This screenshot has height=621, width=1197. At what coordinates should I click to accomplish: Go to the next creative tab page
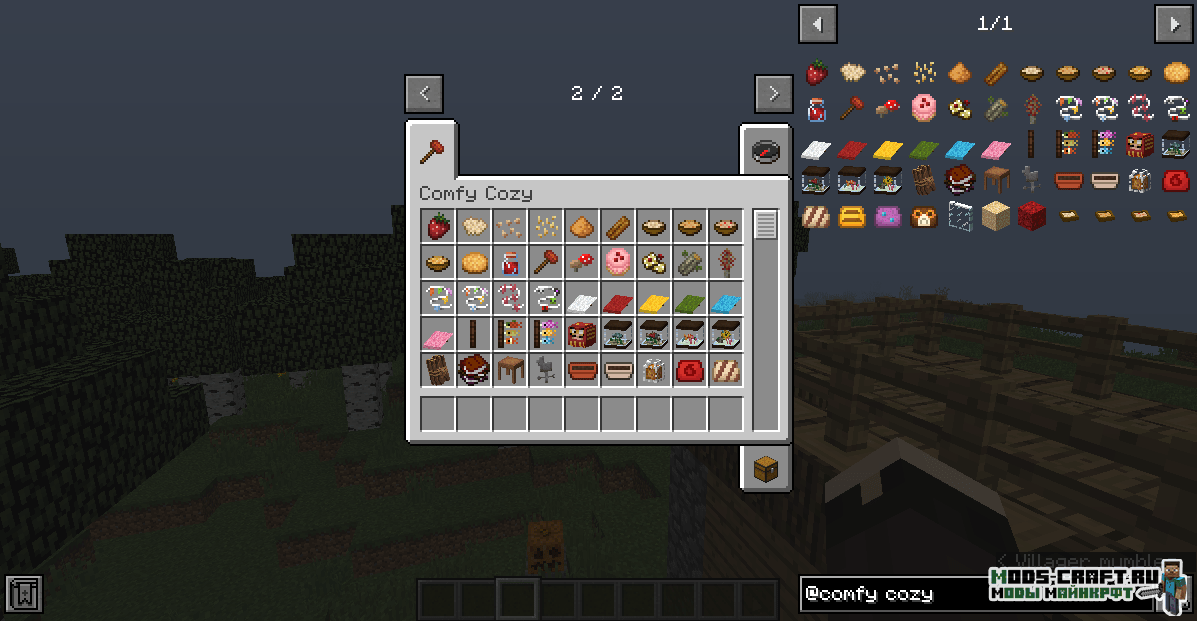click(x=773, y=93)
